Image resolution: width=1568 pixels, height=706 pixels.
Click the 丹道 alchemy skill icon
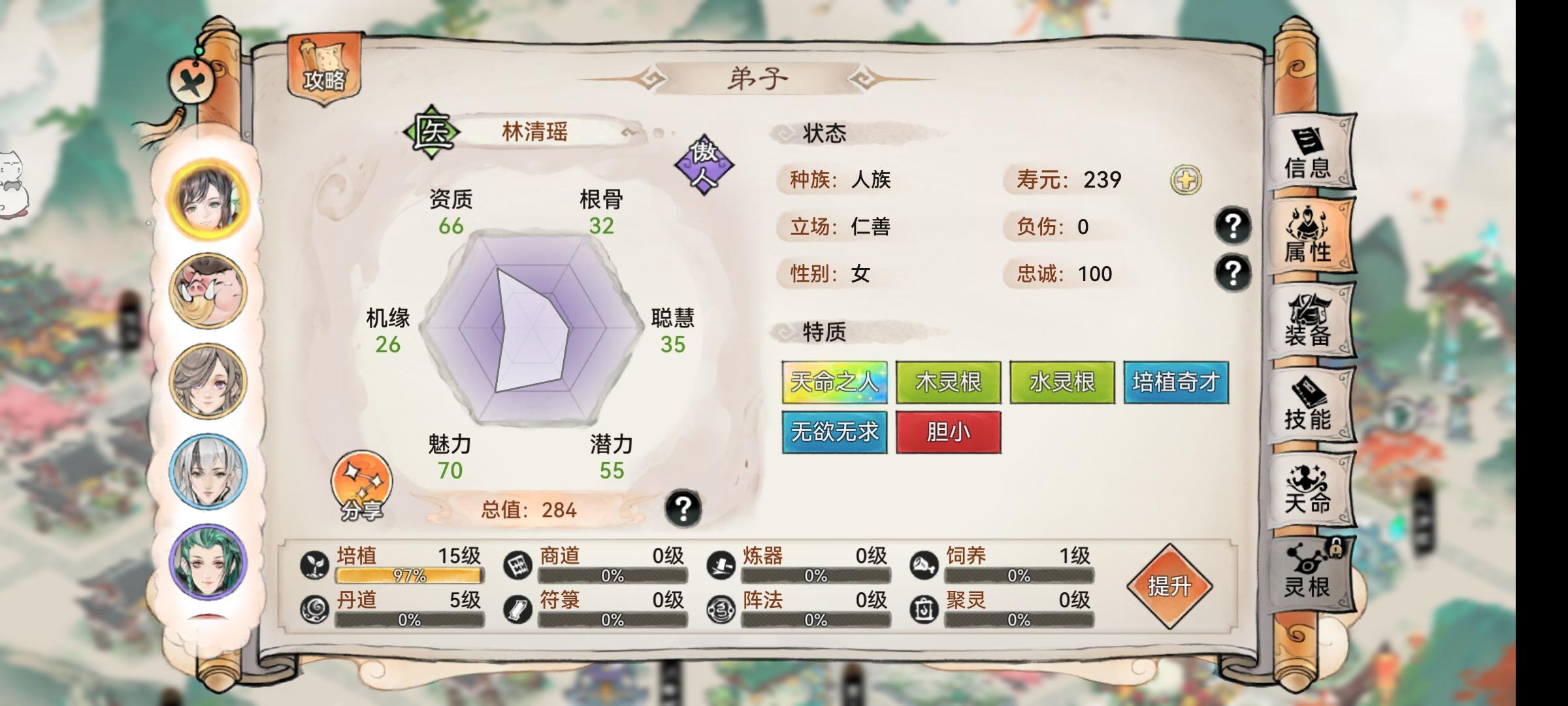click(314, 608)
